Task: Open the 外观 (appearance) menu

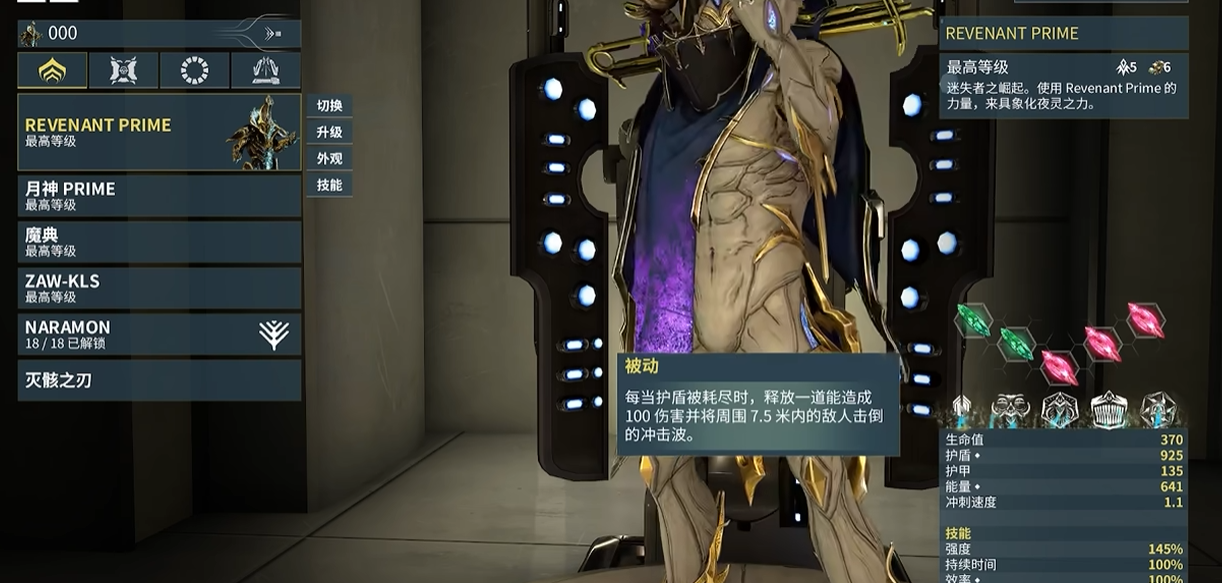Action: [329, 159]
